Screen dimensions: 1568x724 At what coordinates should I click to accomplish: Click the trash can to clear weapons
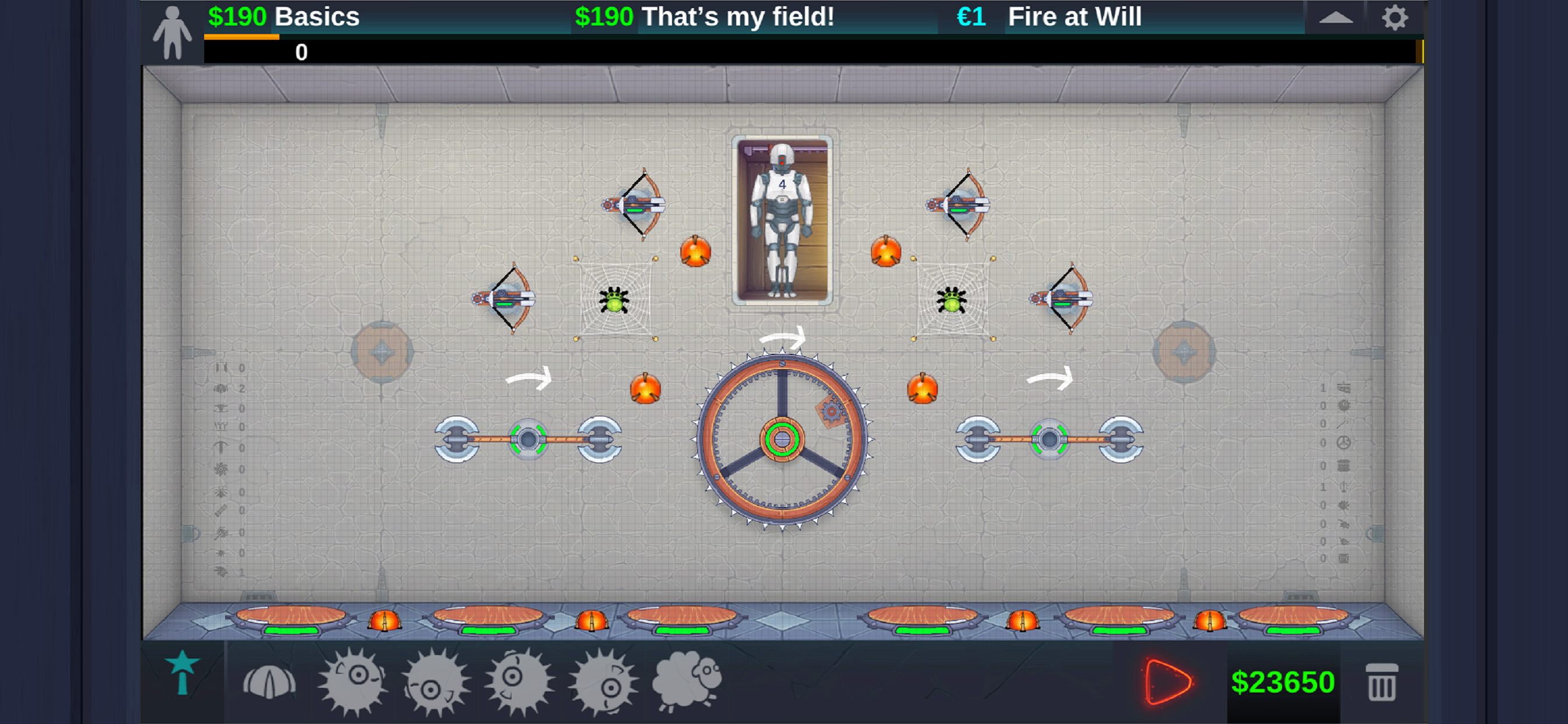click(x=1381, y=682)
